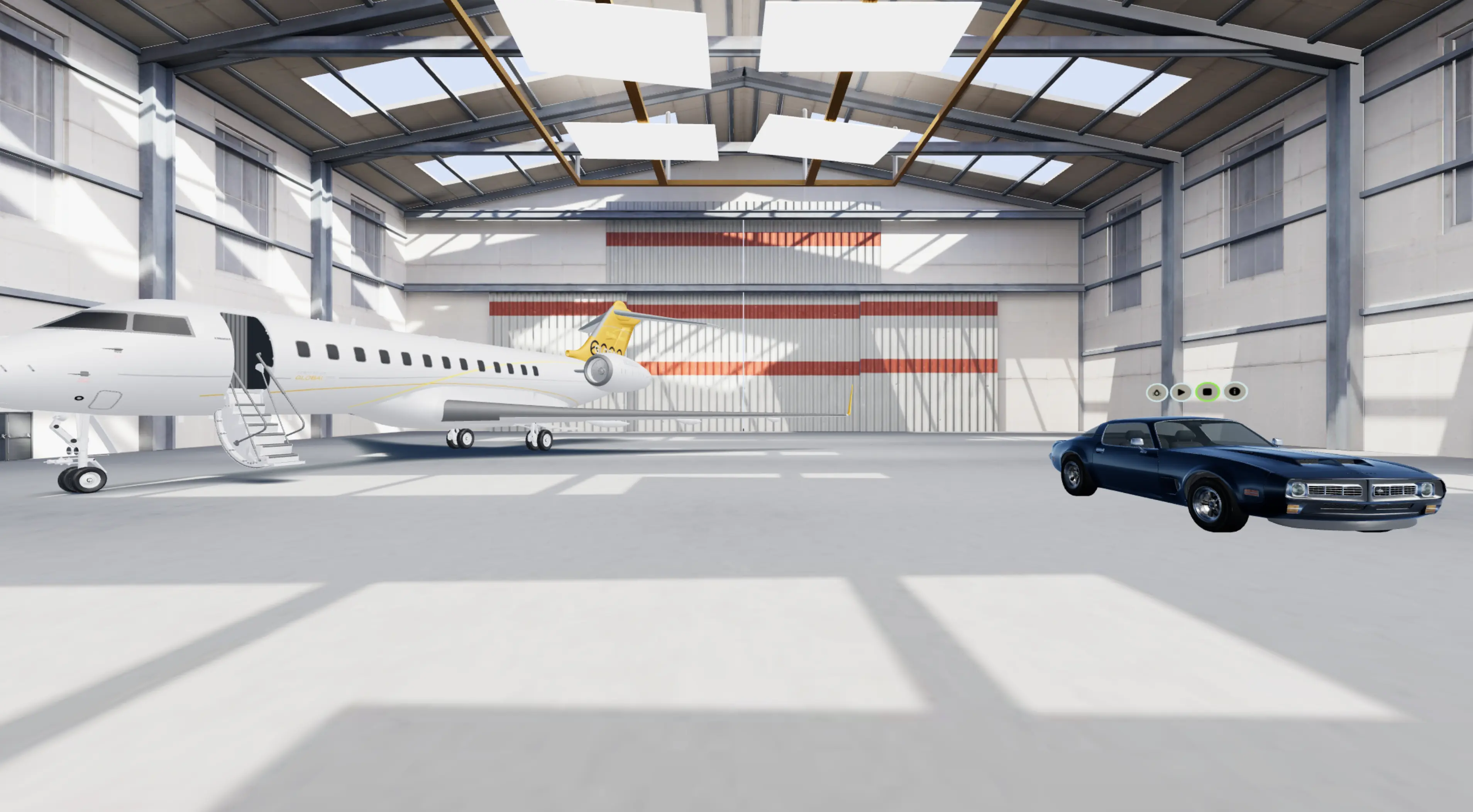Open the info panel icon
This screenshot has height=812, width=1473.
click(x=1235, y=392)
